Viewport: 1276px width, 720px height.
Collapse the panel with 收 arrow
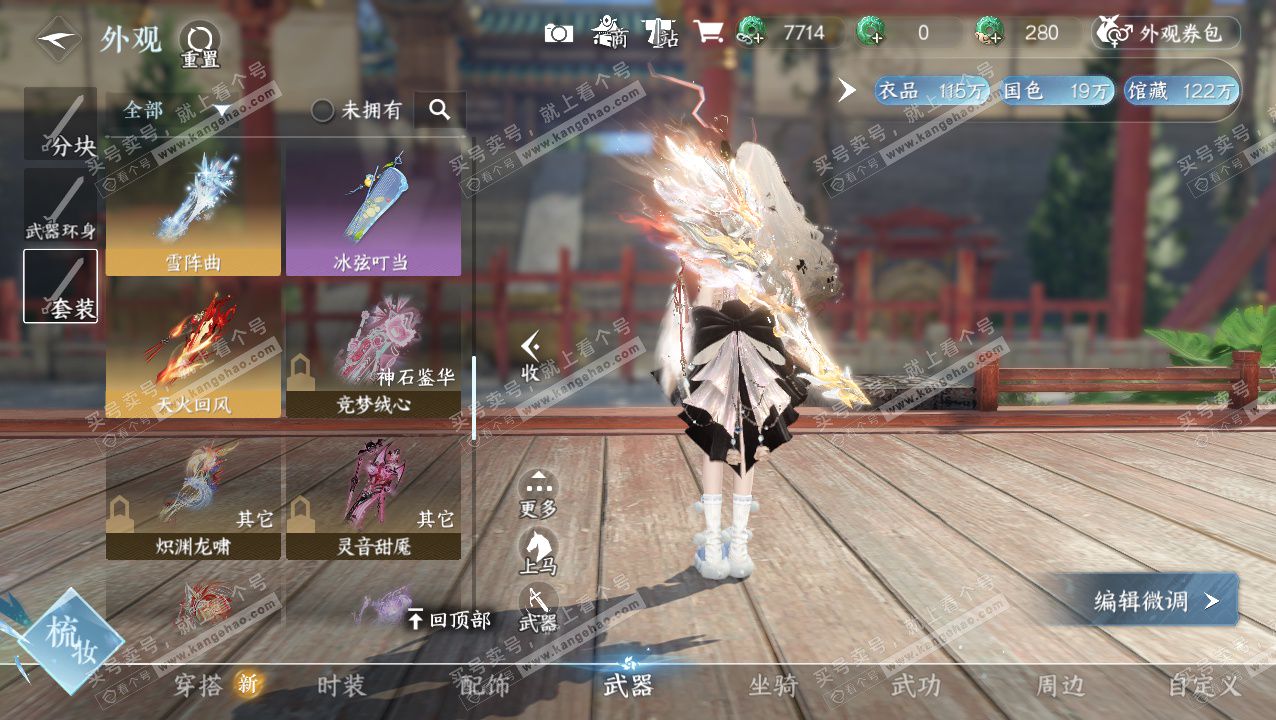[531, 356]
